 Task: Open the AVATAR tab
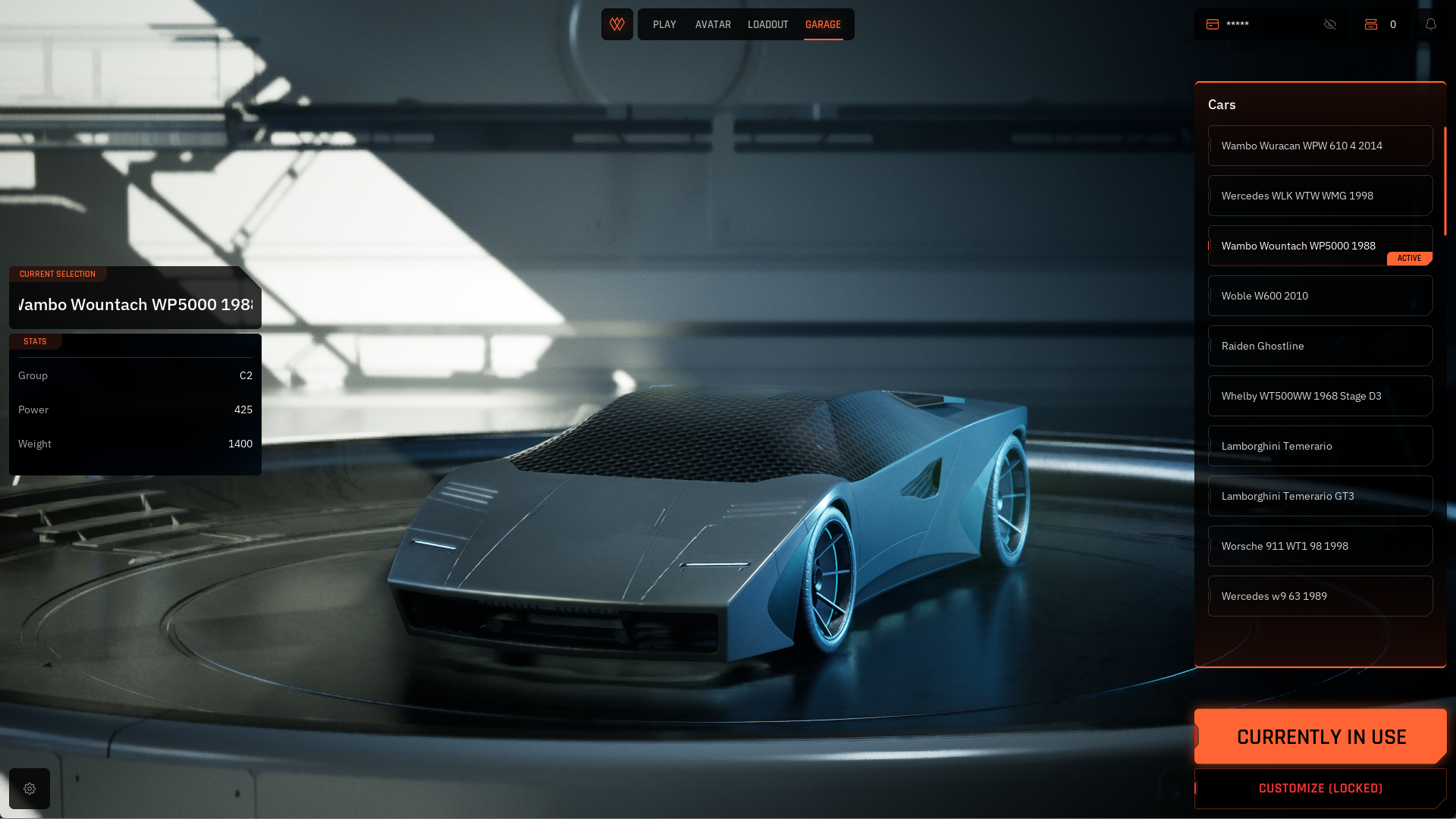(713, 24)
